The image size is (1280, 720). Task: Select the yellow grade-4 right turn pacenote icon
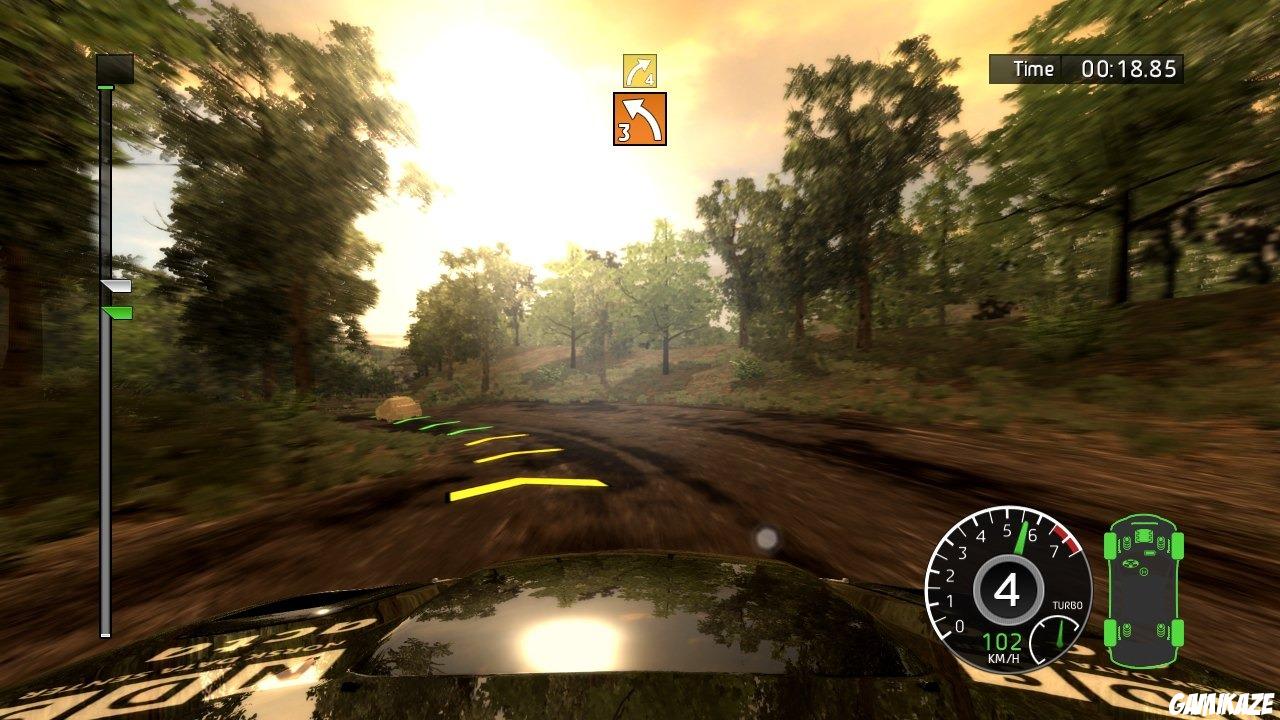(x=639, y=69)
